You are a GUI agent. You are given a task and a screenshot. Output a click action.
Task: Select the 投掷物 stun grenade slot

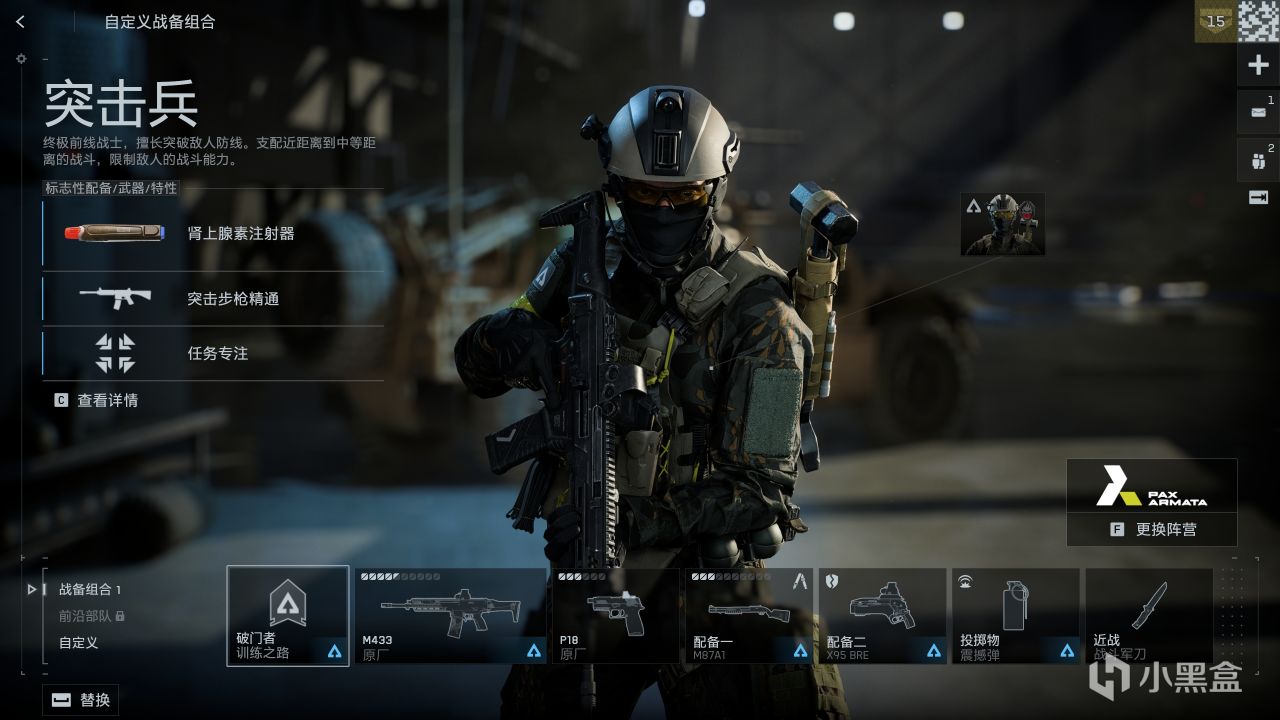(1015, 615)
